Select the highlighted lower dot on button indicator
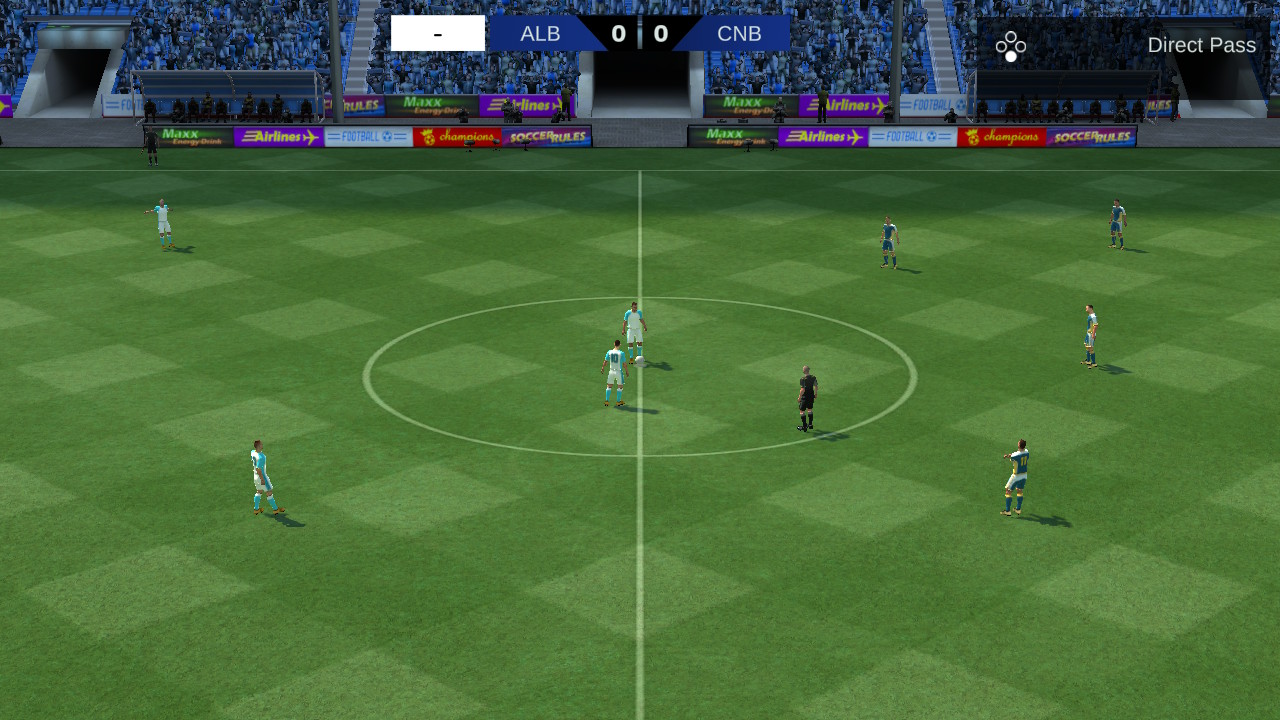Image resolution: width=1280 pixels, height=720 pixels. point(1011,55)
